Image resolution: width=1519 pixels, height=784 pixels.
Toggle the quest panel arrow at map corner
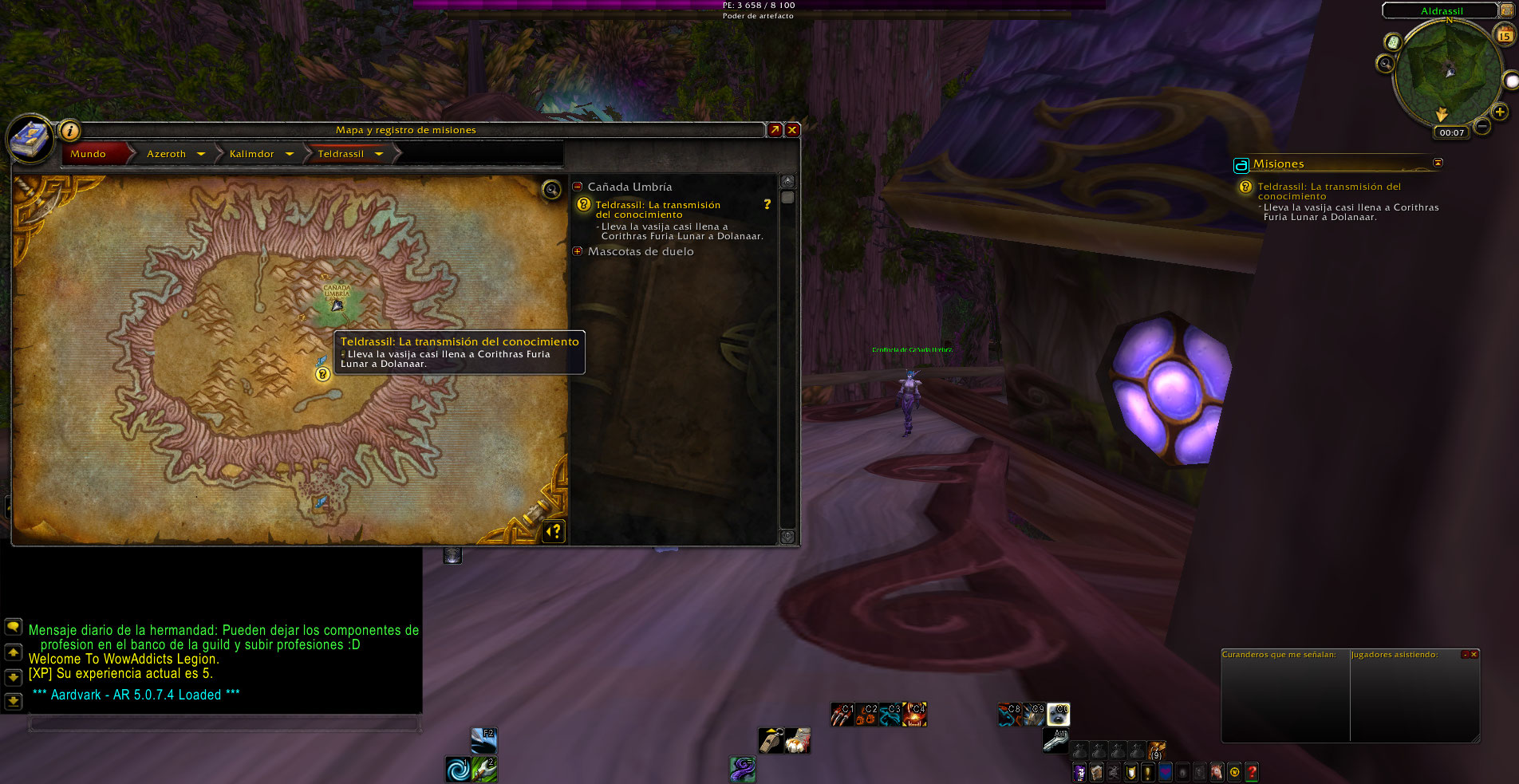554,530
